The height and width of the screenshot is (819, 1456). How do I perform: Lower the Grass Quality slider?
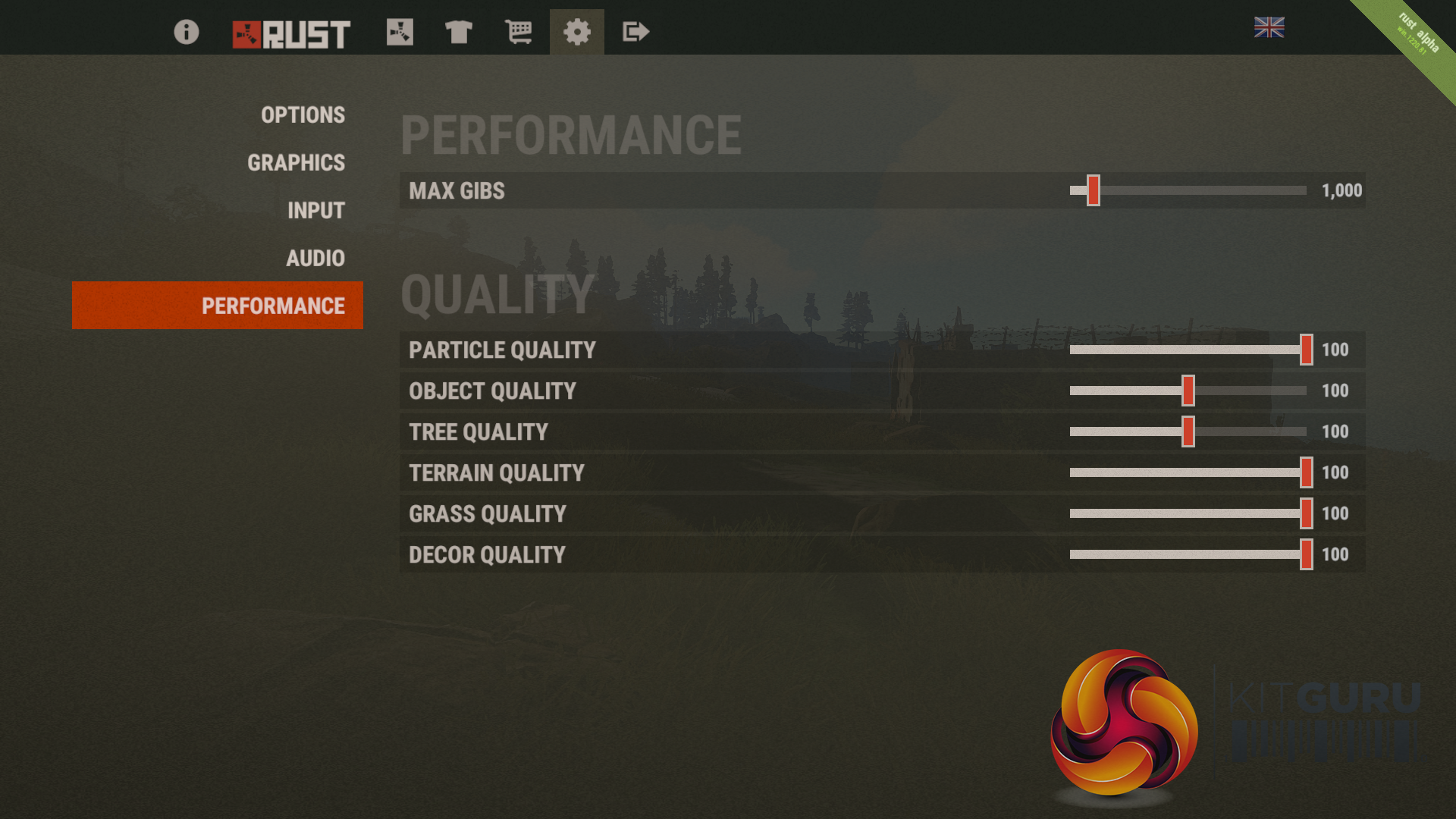click(1306, 513)
